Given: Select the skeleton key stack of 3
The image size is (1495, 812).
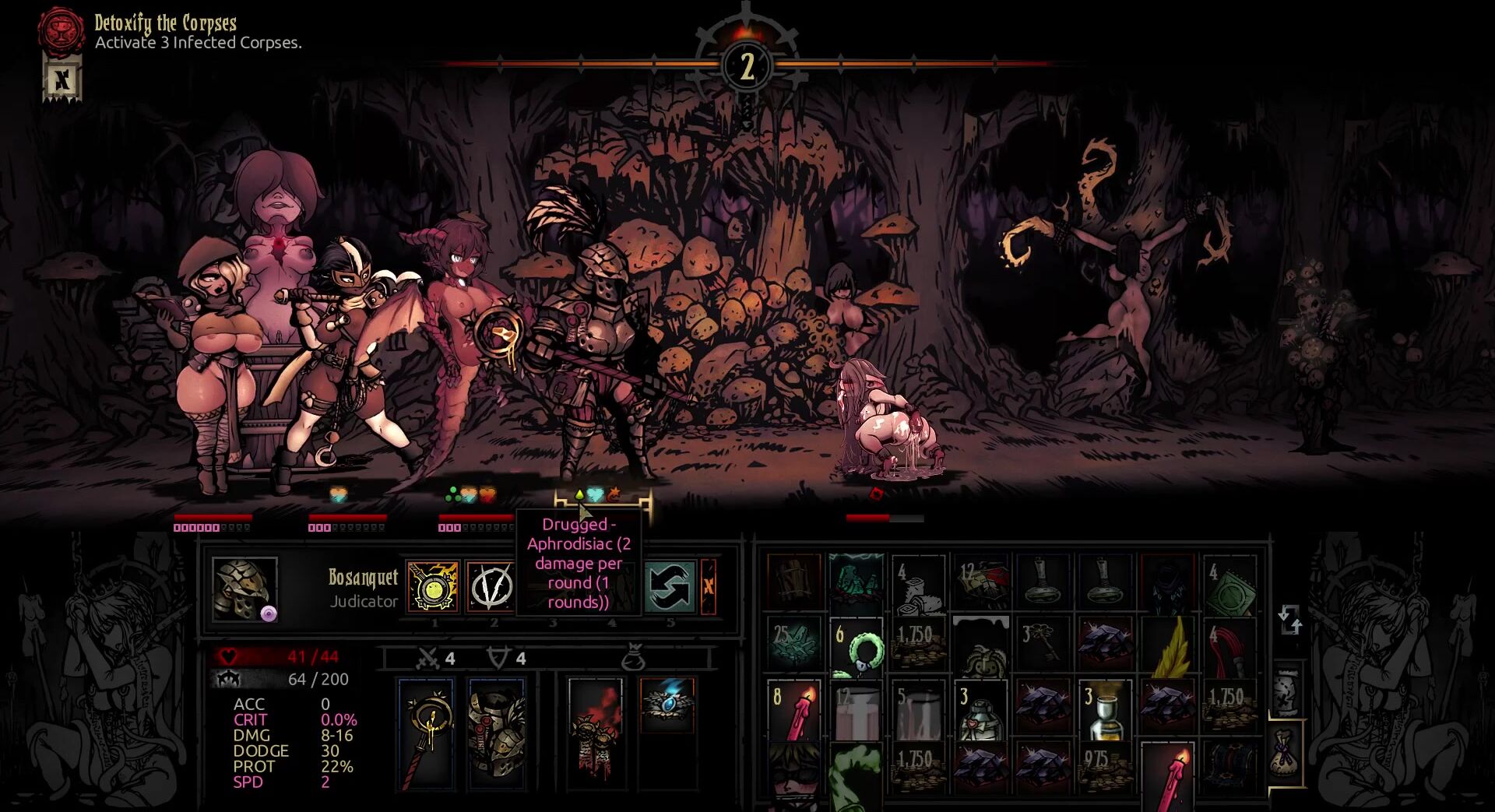Looking at the screenshot, I should pos(1043,646).
